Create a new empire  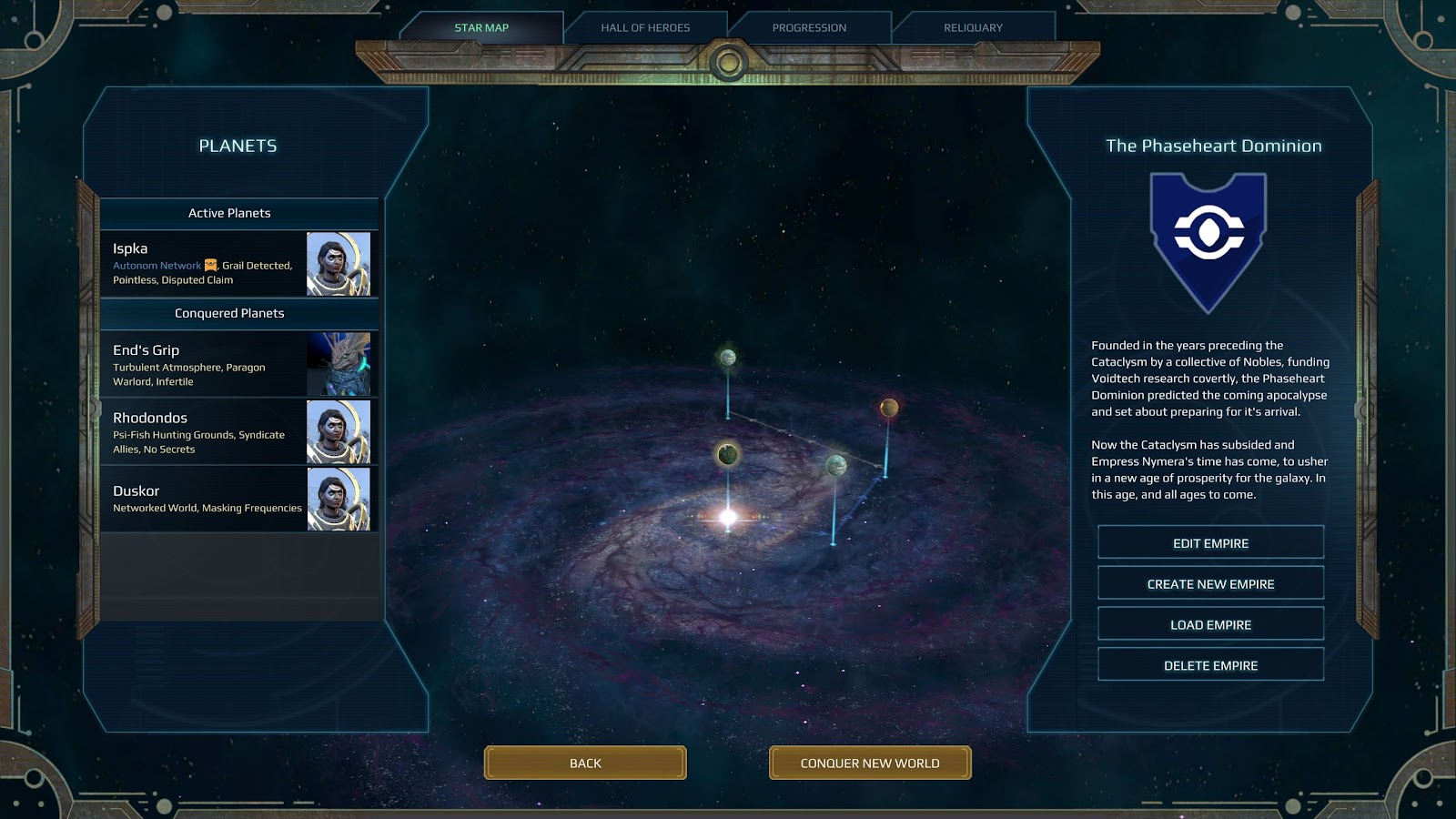(x=1210, y=584)
